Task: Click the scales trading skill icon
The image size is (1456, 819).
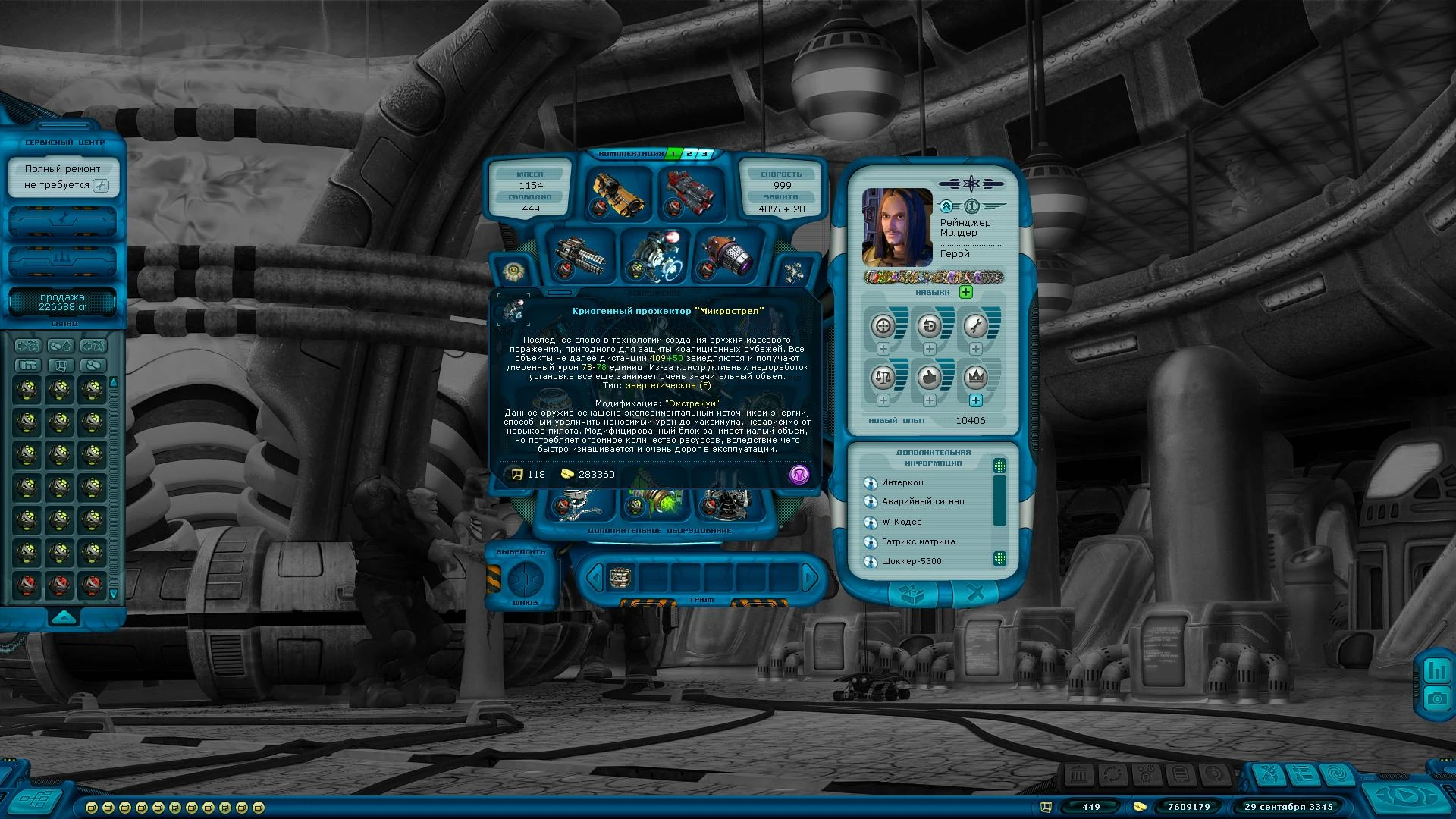Action: tap(883, 377)
